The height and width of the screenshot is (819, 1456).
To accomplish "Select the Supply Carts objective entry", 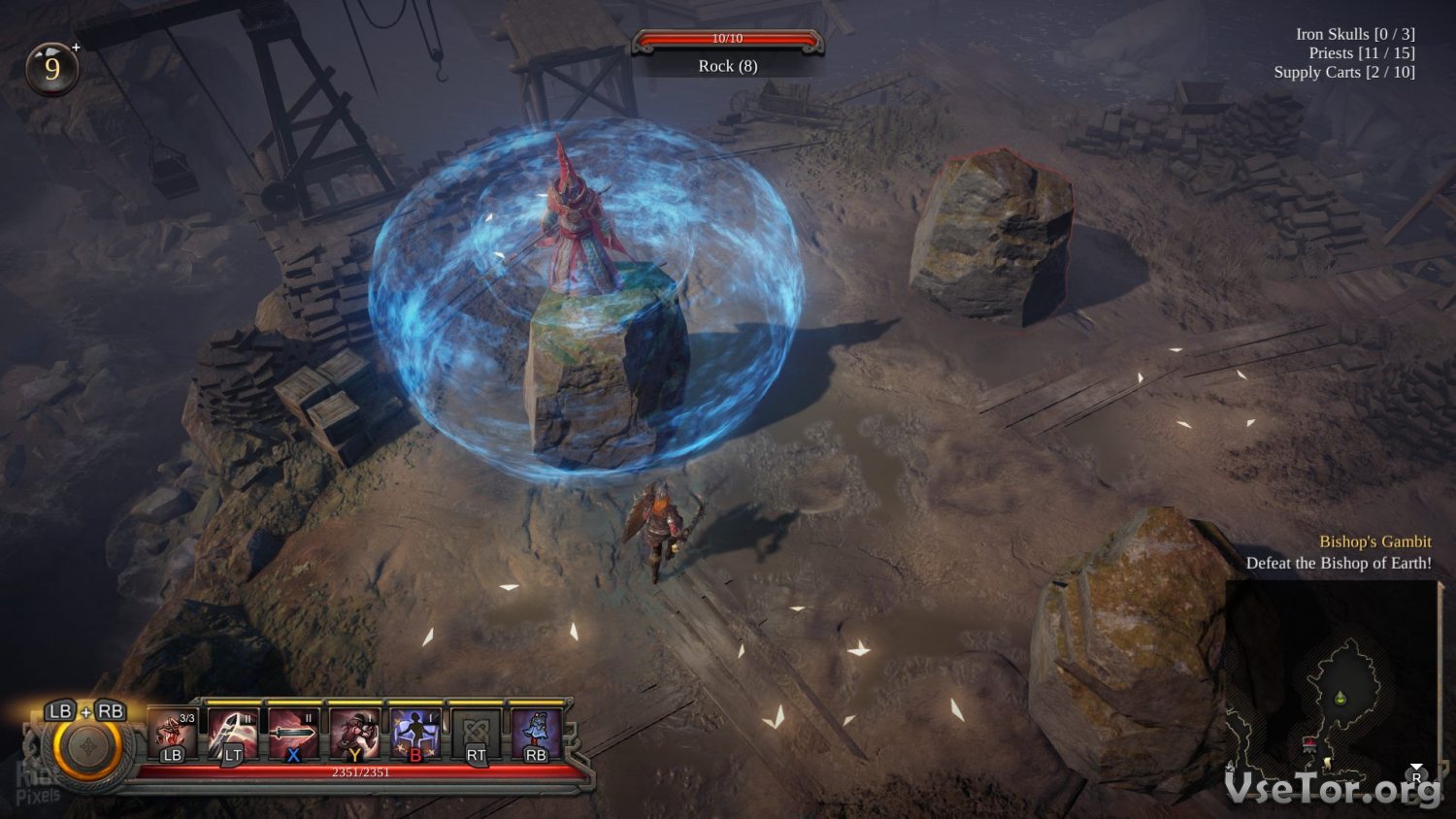I will [1343, 72].
